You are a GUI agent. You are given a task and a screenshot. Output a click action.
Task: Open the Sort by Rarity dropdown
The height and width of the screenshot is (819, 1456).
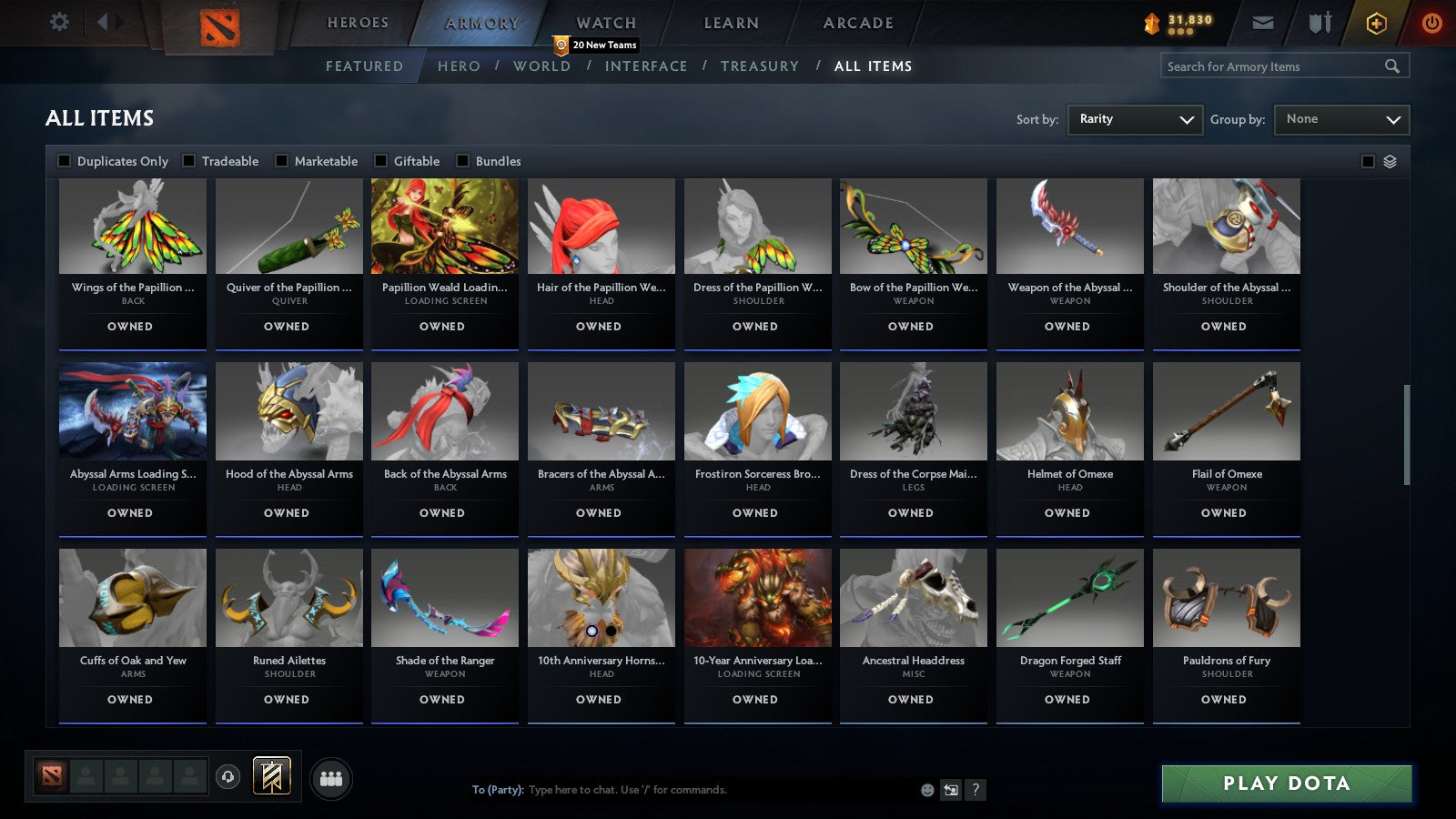pos(1135,119)
